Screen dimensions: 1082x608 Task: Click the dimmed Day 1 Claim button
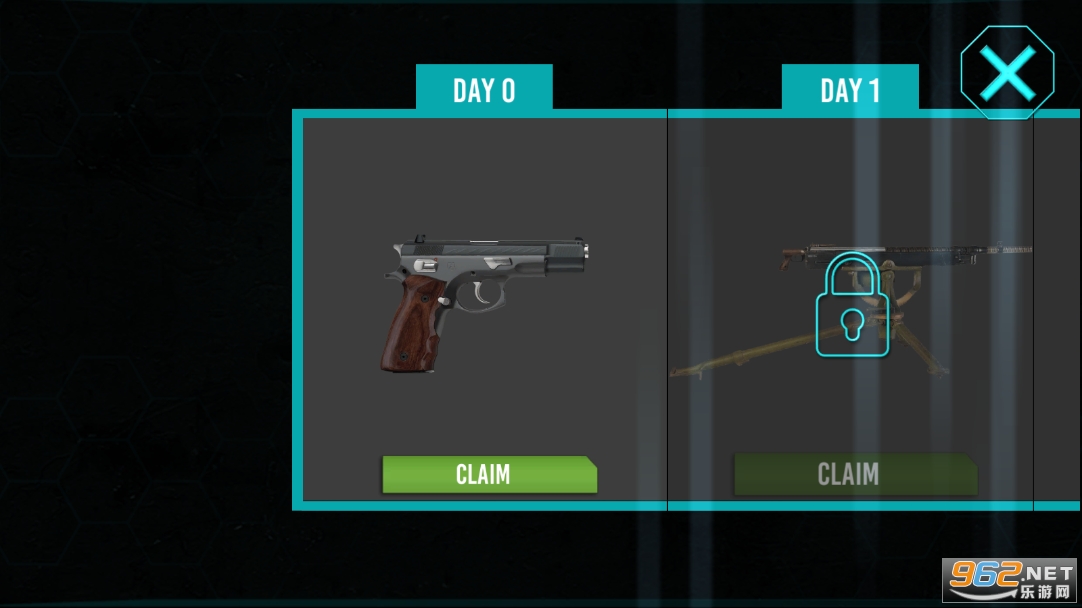pyautogui.click(x=855, y=474)
